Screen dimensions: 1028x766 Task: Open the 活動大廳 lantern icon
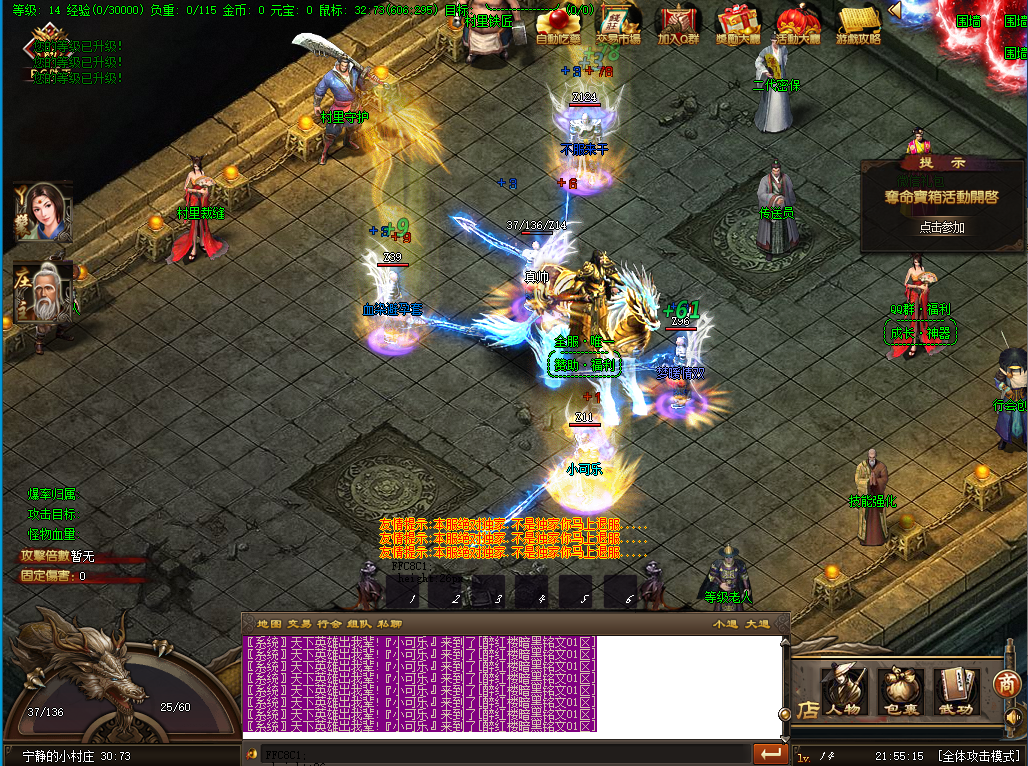[x=798, y=25]
